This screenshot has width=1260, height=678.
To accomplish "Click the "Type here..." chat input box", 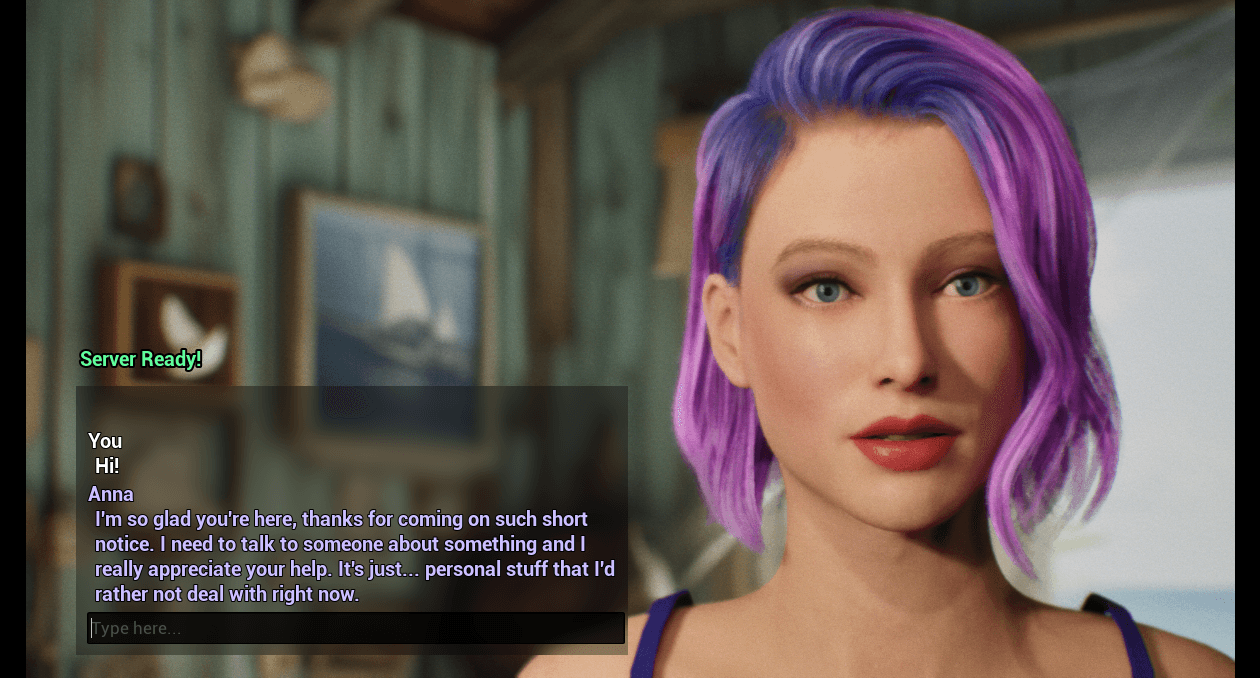I will click(x=356, y=628).
